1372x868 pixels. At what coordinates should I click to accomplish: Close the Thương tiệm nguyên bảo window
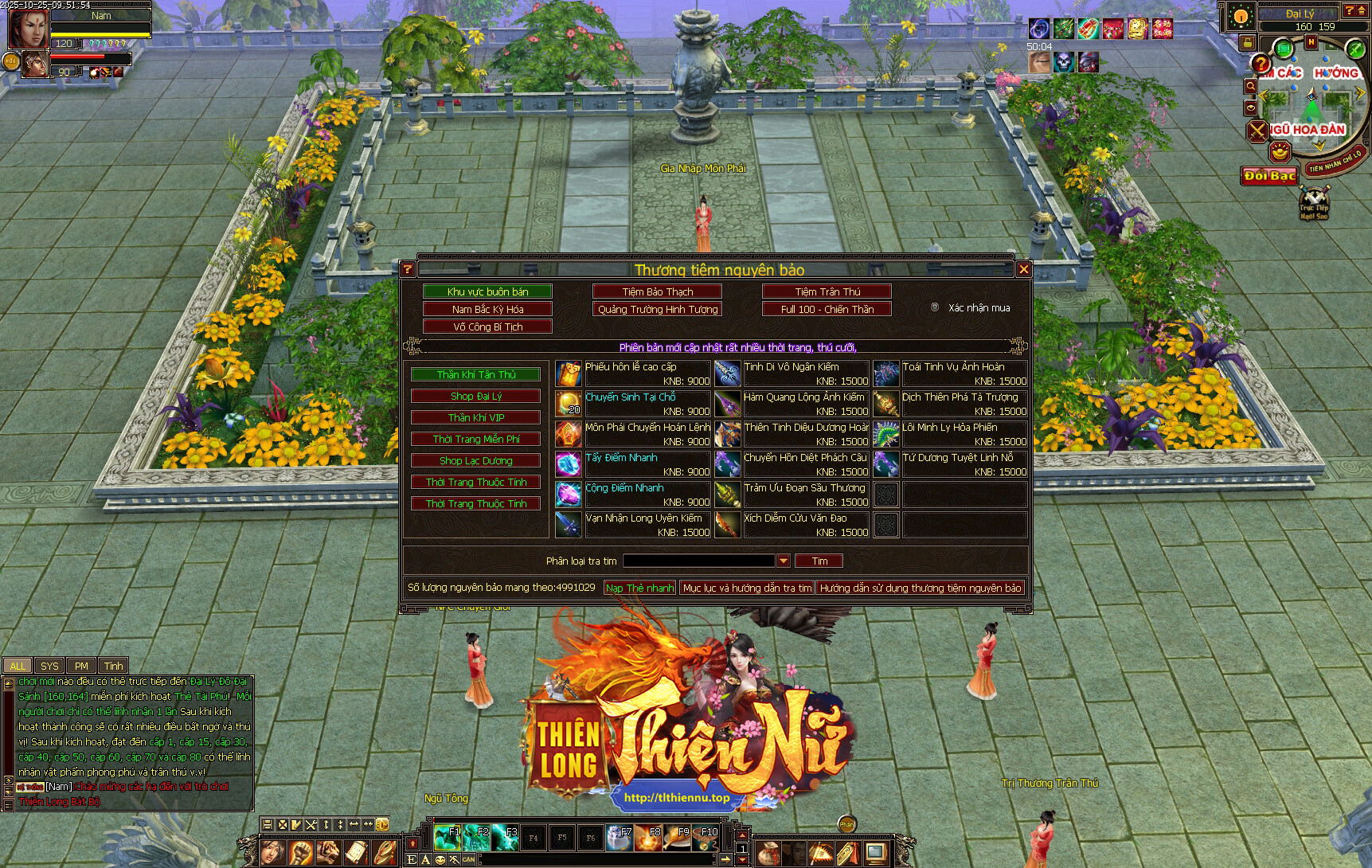1024,269
